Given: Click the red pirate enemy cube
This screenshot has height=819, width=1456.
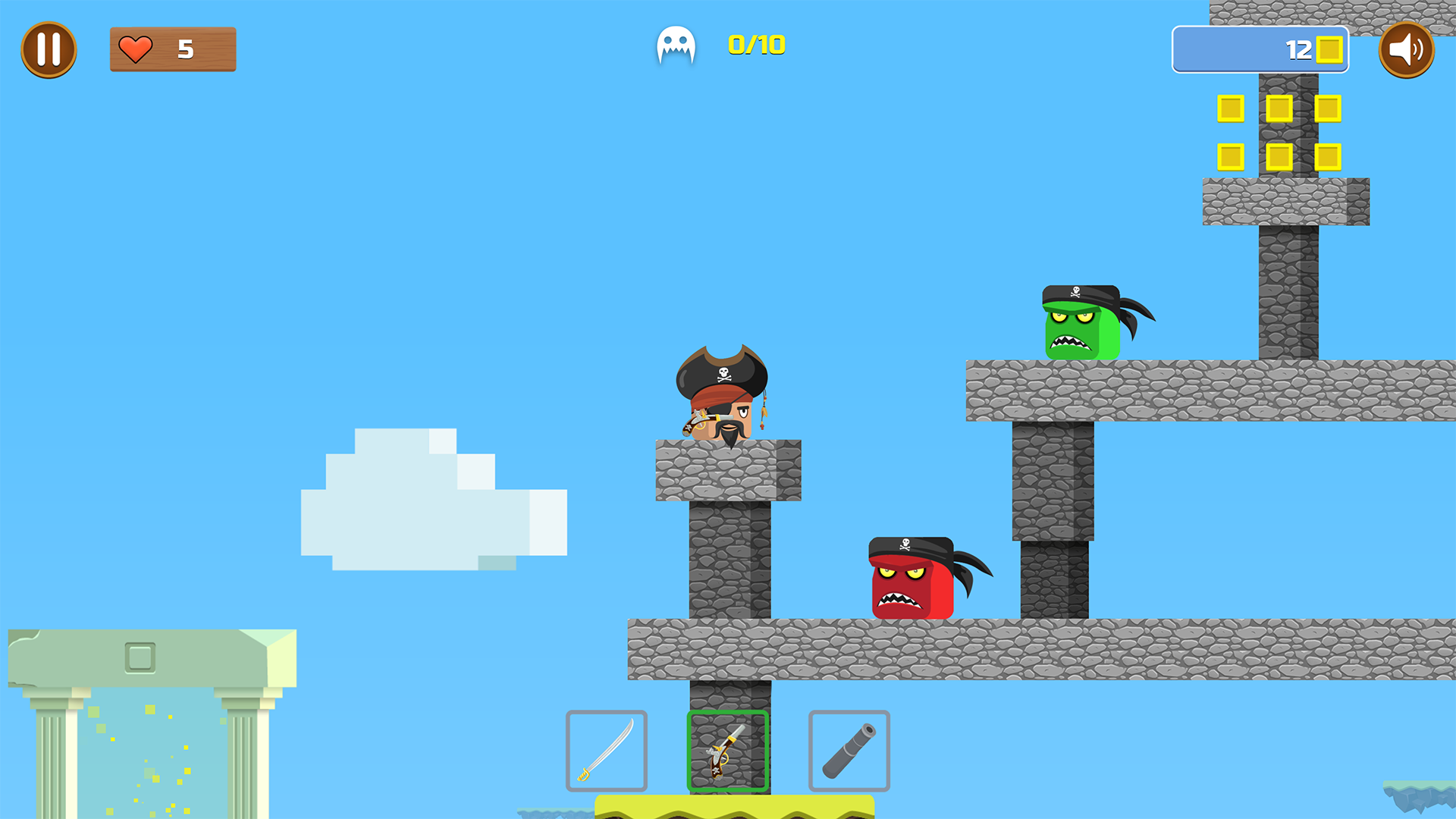Looking at the screenshot, I should (x=910, y=576).
